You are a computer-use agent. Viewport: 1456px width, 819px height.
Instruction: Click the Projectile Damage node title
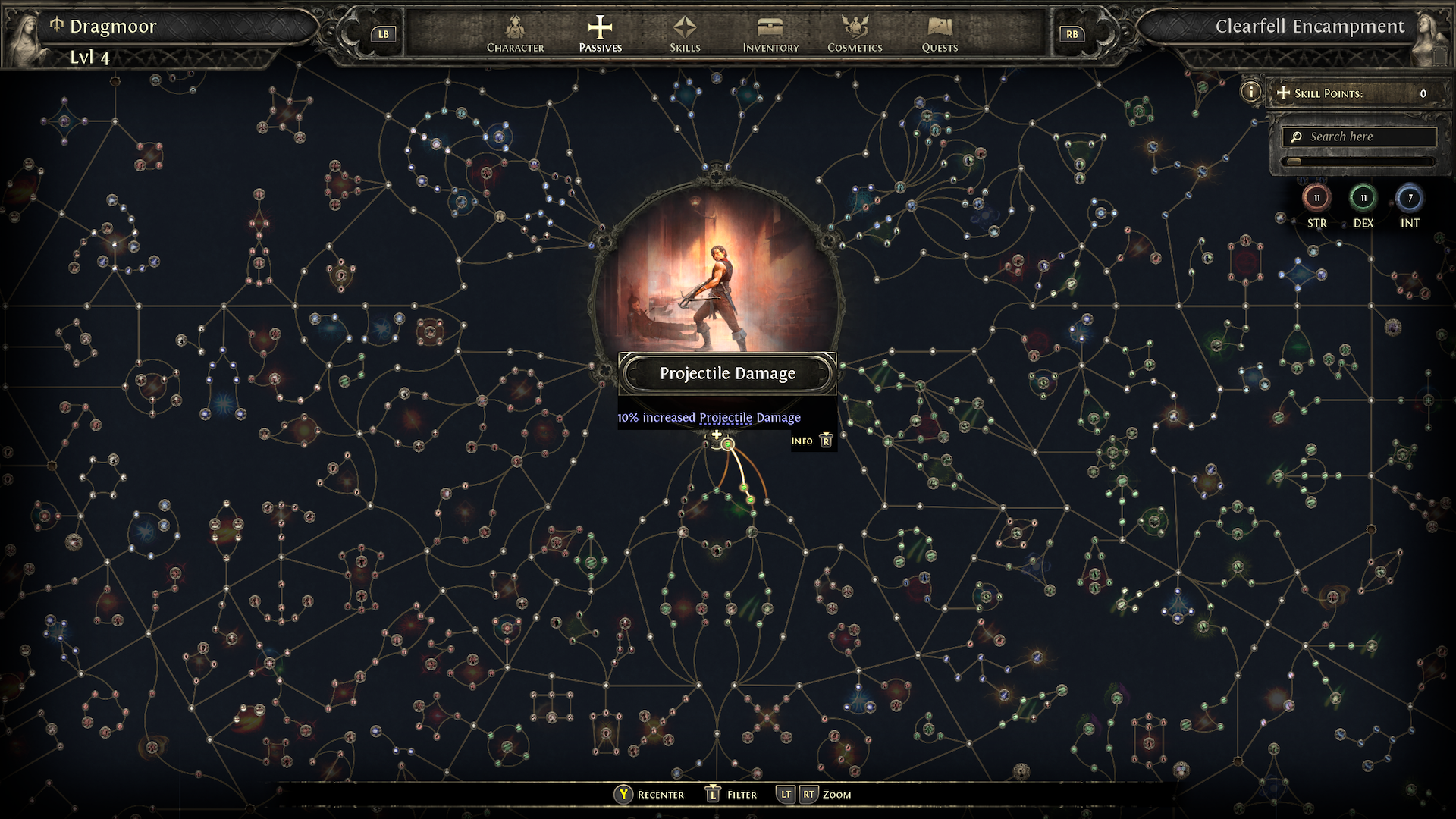click(727, 373)
